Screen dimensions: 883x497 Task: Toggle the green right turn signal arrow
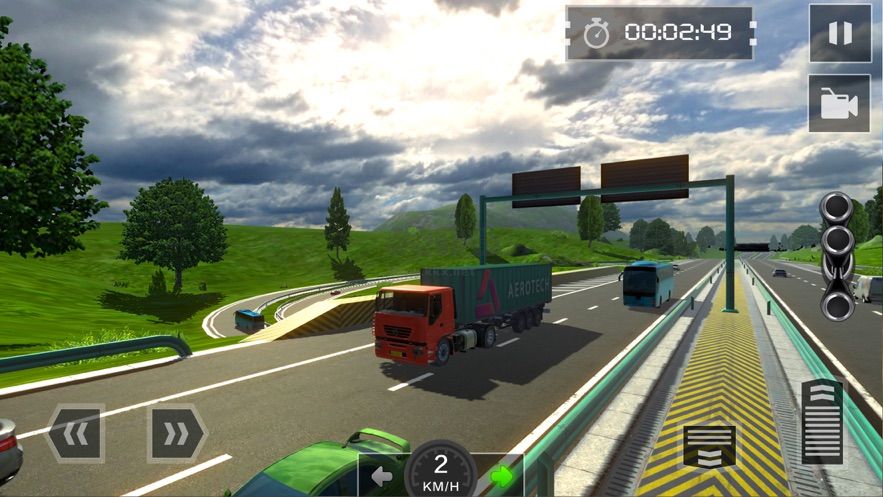click(501, 476)
